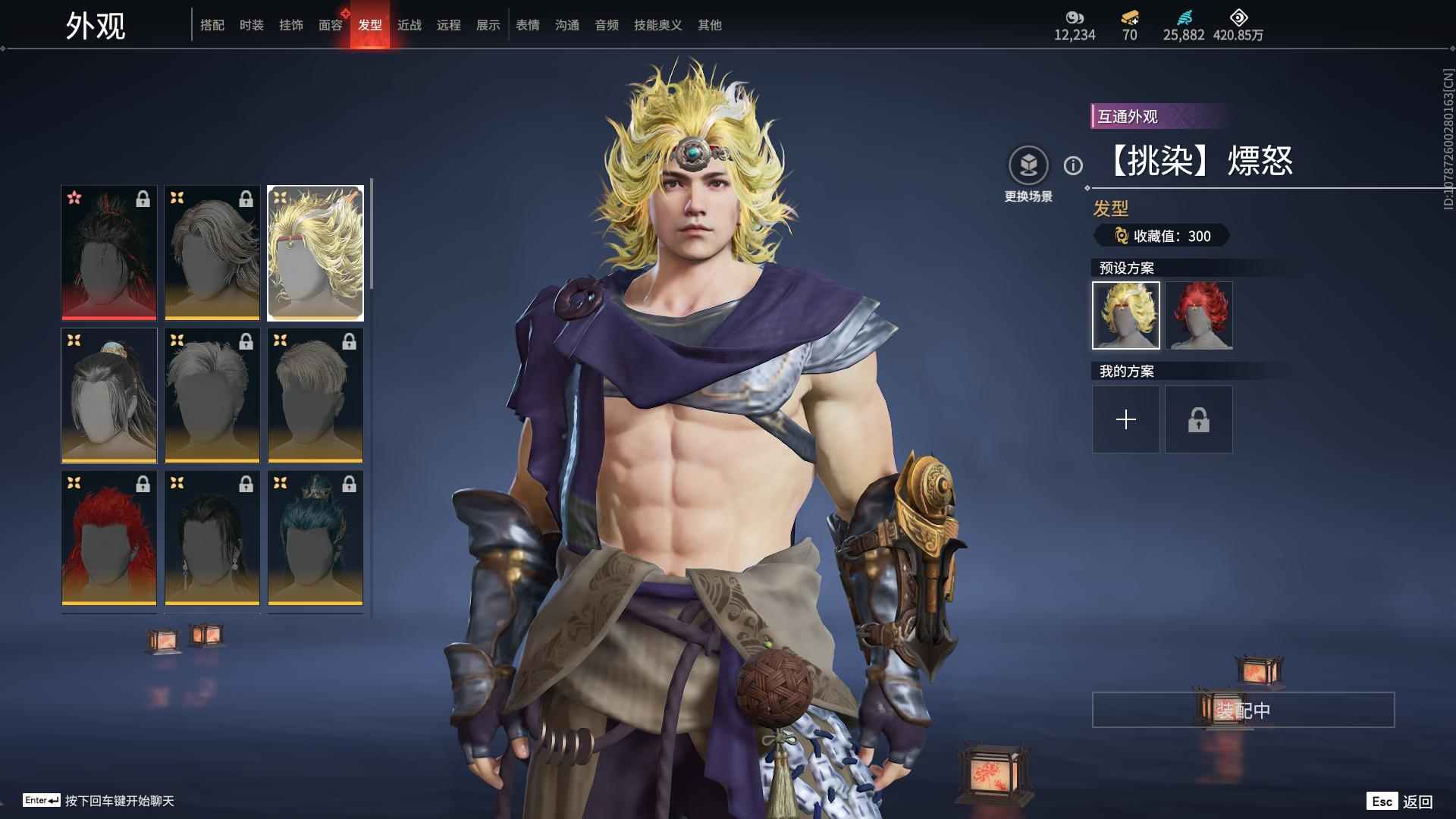Choose the long red locked hairstyle
This screenshot has width=1456, height=819.
[x=109, y=538]
